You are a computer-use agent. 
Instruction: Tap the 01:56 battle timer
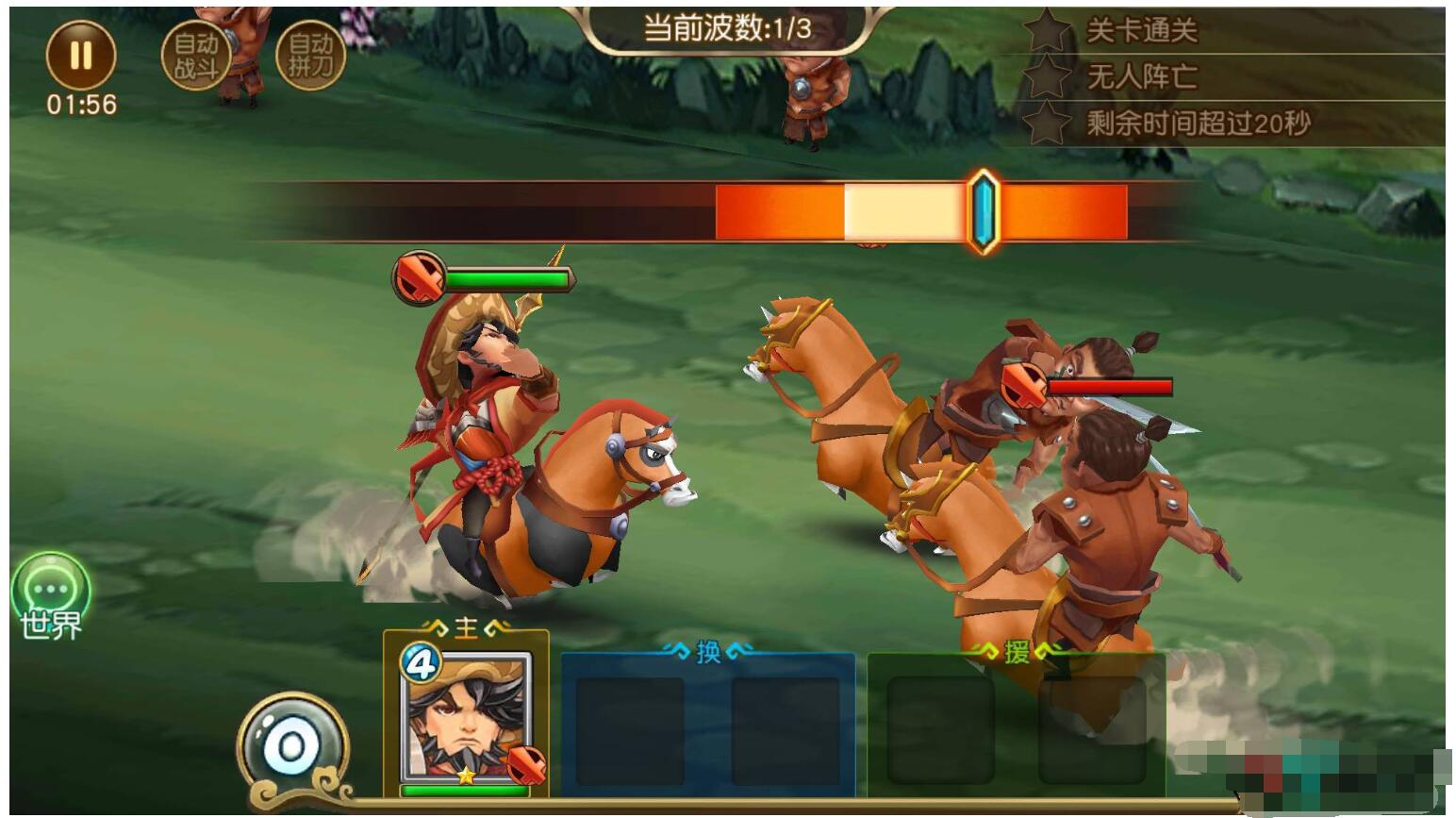click(79, 105)
